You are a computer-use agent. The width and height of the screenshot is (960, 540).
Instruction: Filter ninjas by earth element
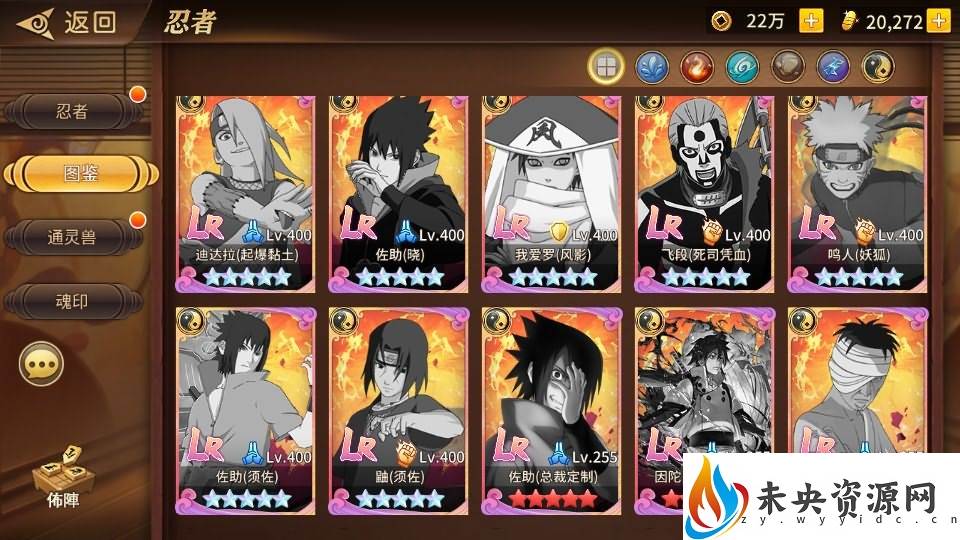click(x=788, y=67)
